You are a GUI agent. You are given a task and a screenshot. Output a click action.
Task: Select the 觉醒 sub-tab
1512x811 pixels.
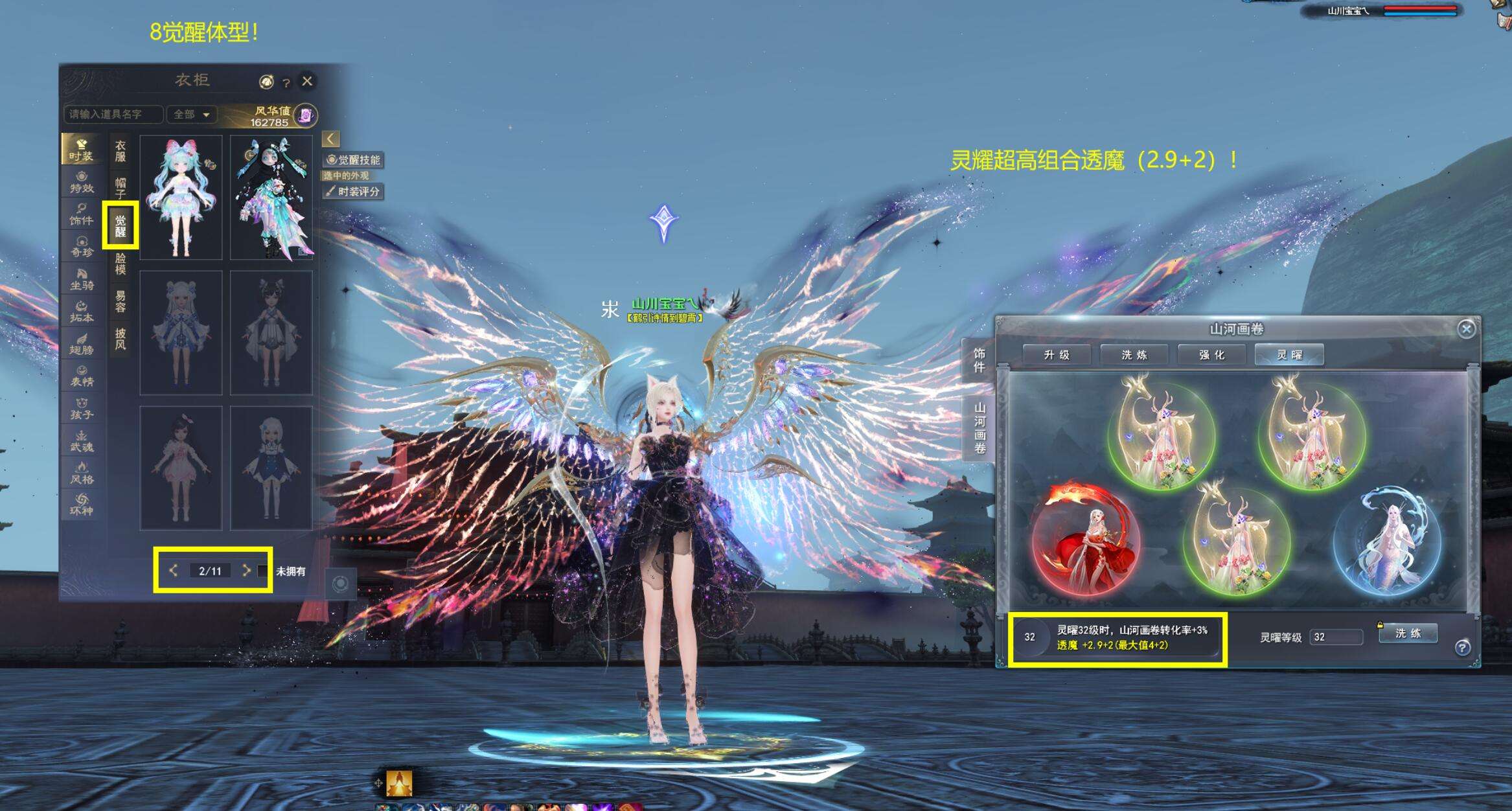click(120, 225)
